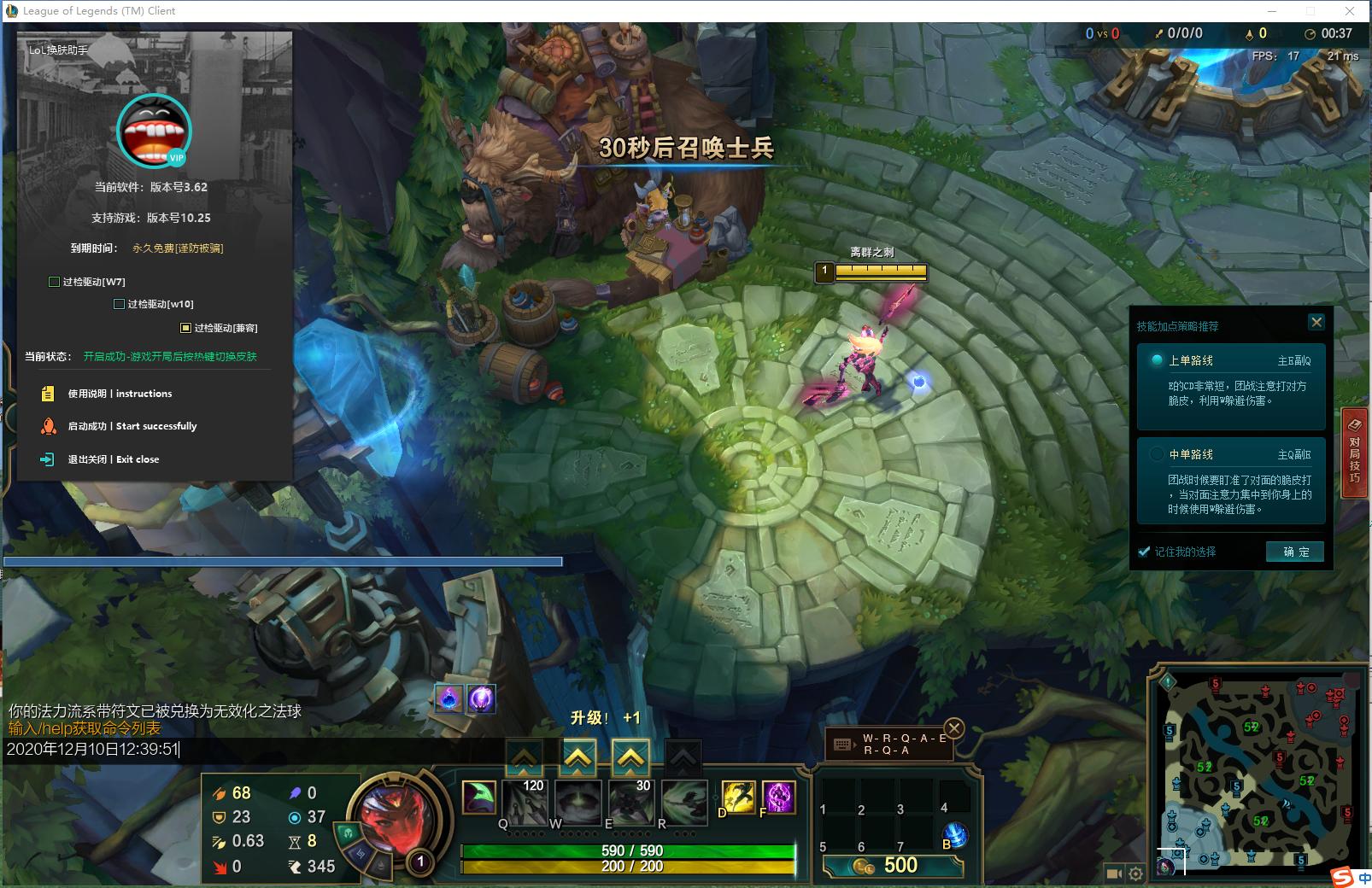Close the skill strategy recommendation panel
The image size is (1372, 888).
1316,322
